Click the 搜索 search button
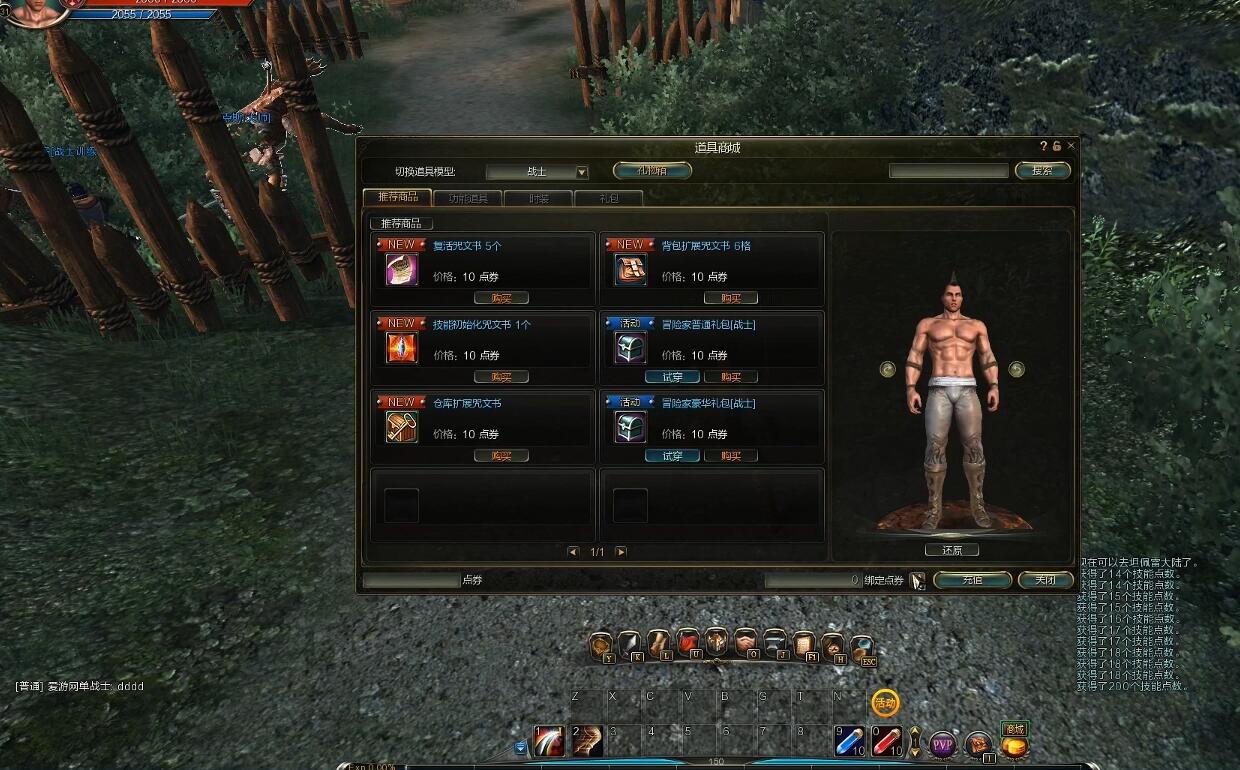Screen dimensions: 1240x770 coord(1042,171)
